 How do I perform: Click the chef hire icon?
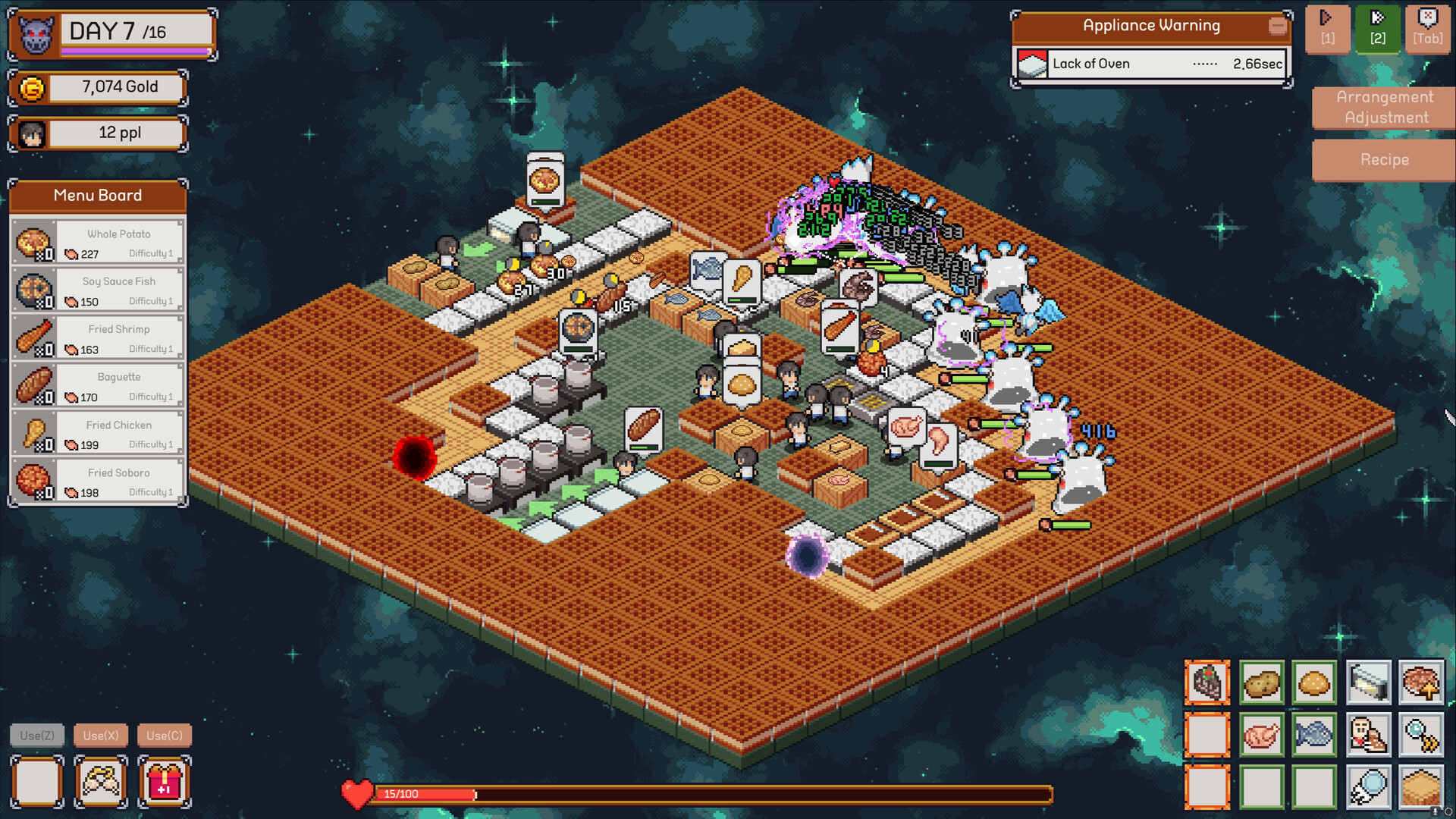click(x=1369, y=735)
